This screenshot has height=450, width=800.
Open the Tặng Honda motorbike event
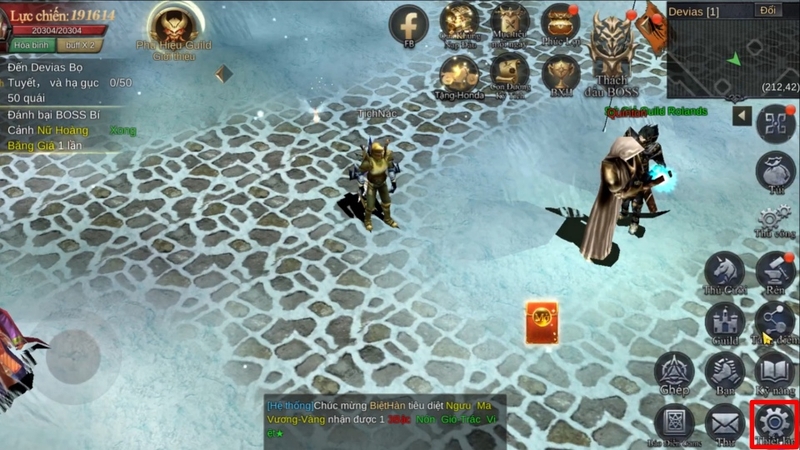459,75
